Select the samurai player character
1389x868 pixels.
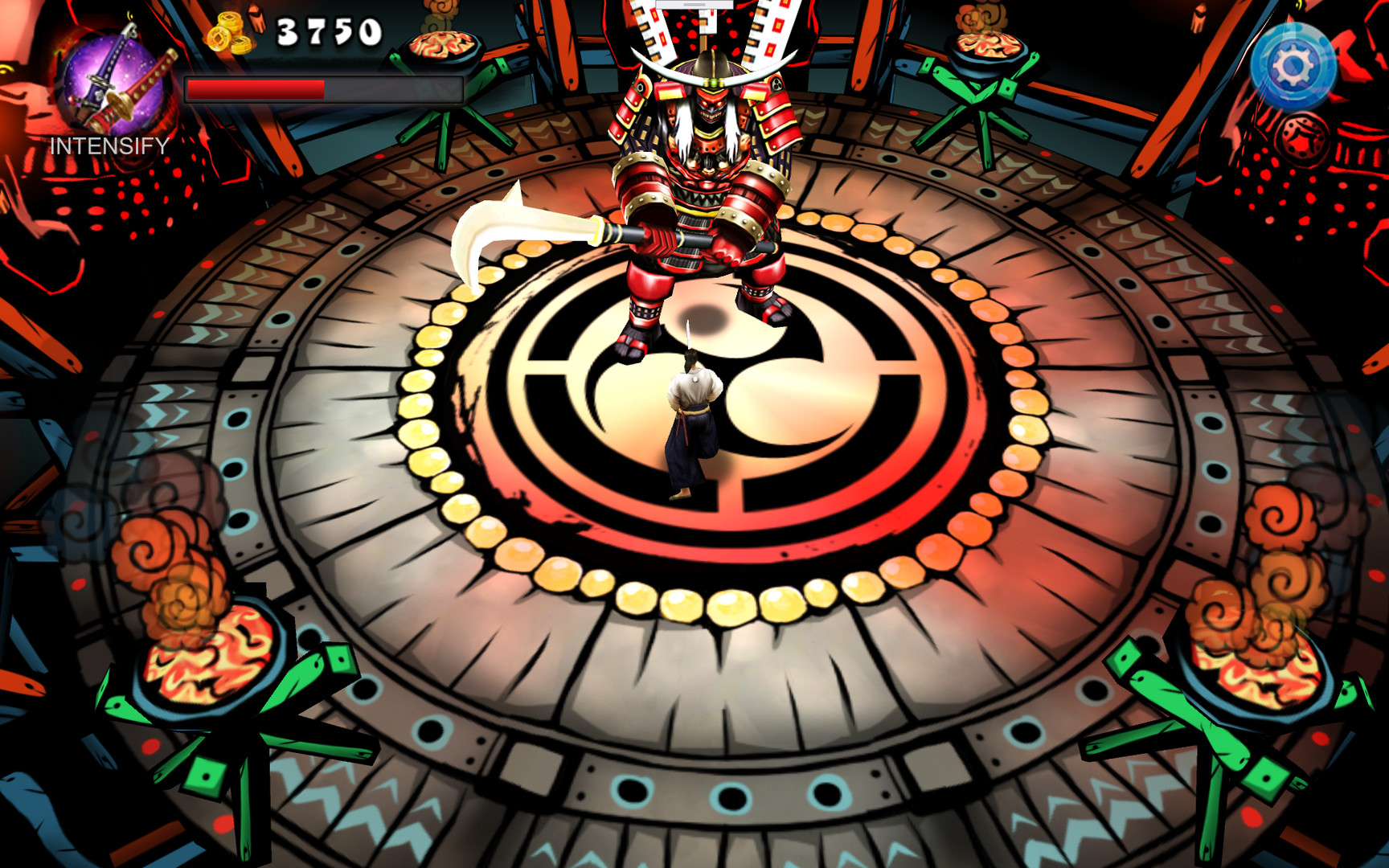(x=693, y=418)
